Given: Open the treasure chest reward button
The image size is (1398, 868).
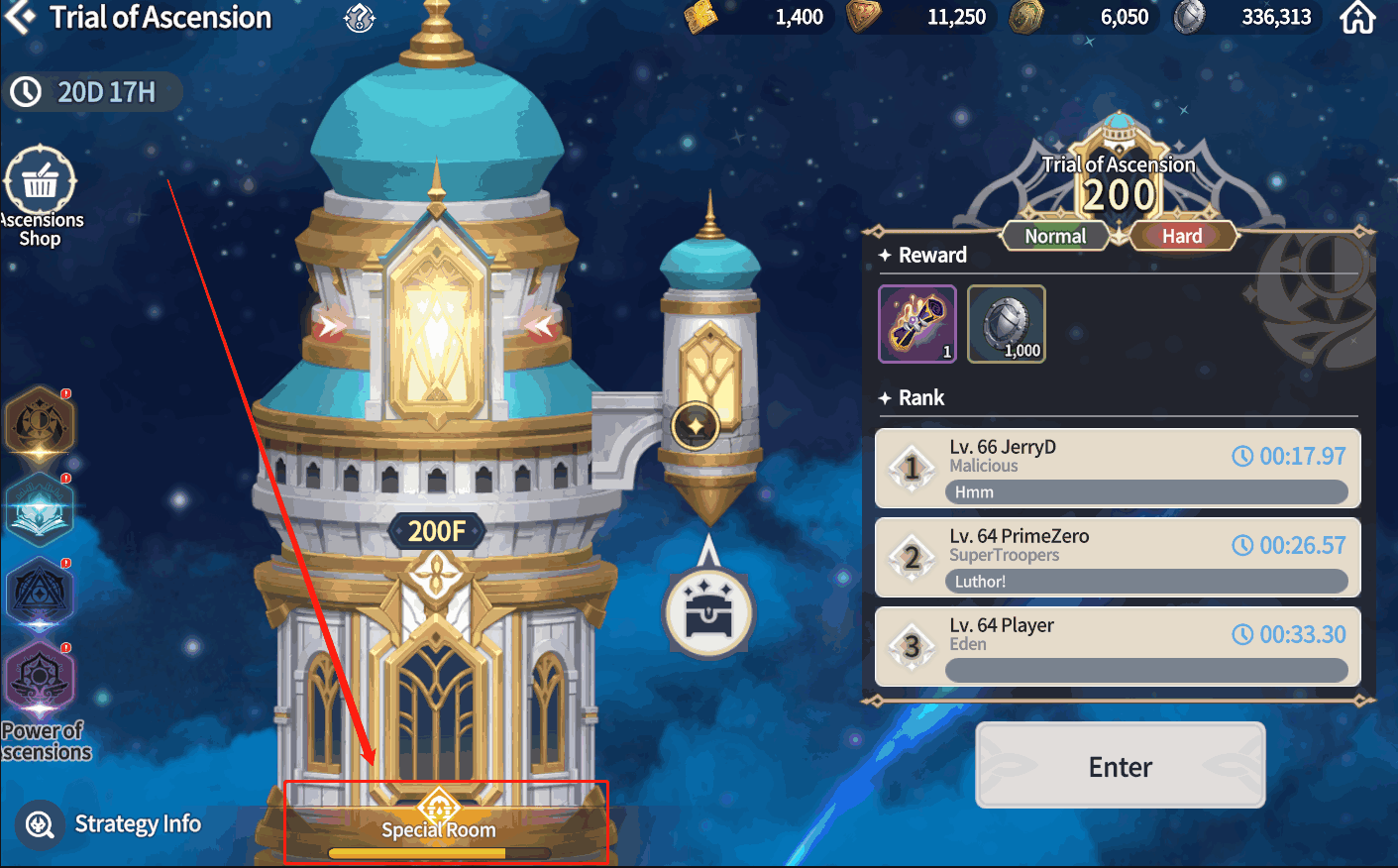Looking at the screenshot, I should (708, 613).
